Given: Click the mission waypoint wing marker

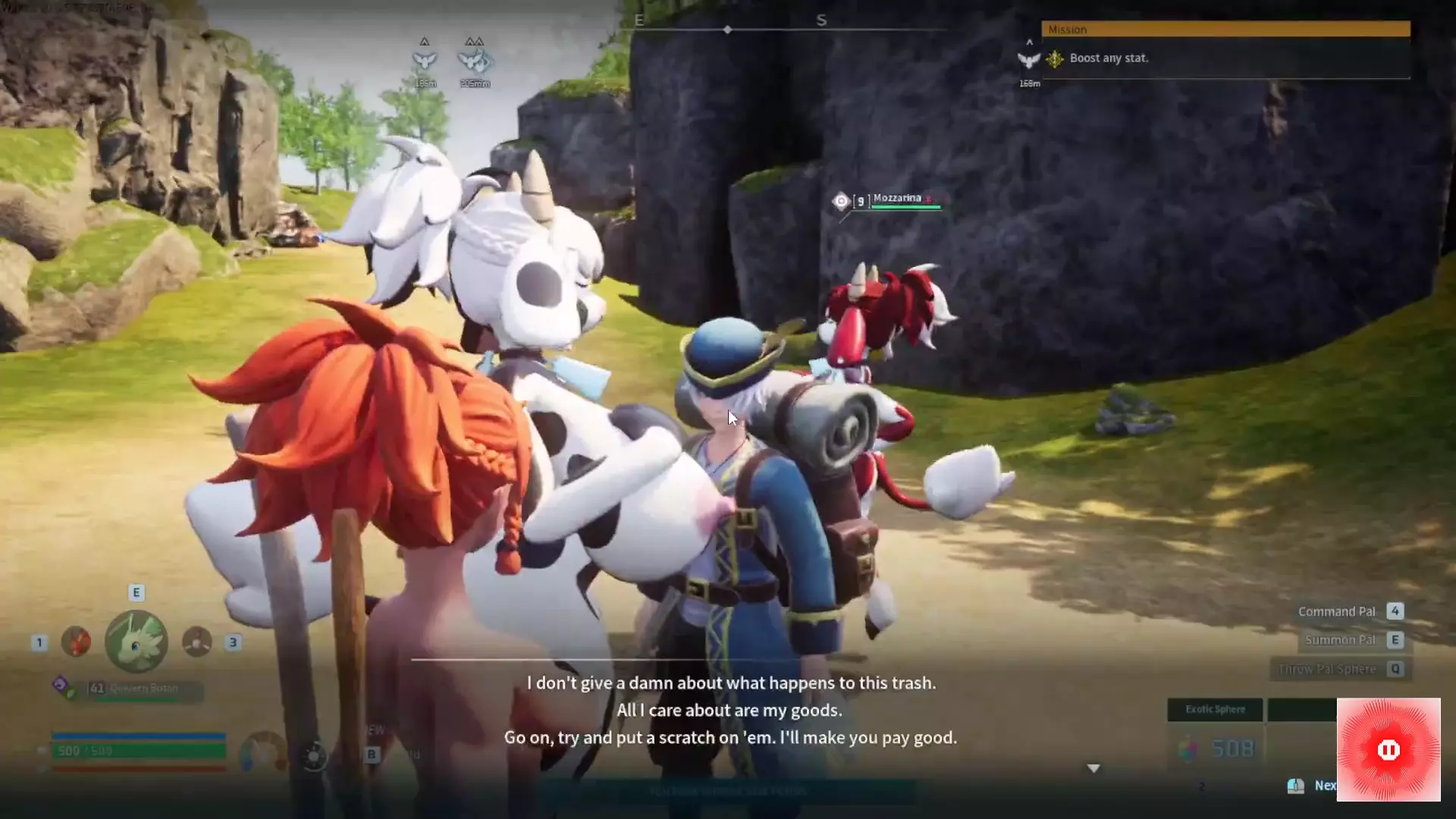Looking at the screenshot, I should click(x=1028, y=60).
